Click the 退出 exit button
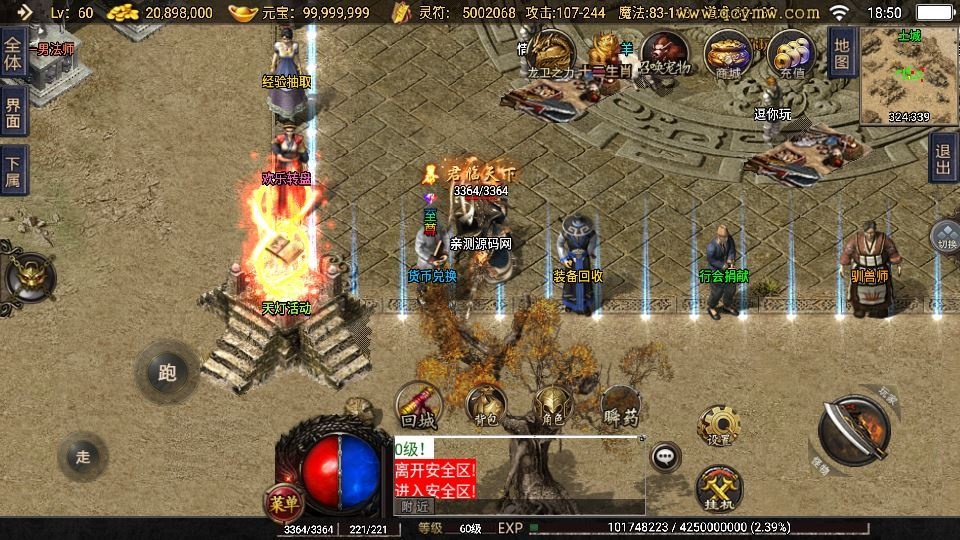This screenshot has width=960, height=540. (x=942, y=158)
